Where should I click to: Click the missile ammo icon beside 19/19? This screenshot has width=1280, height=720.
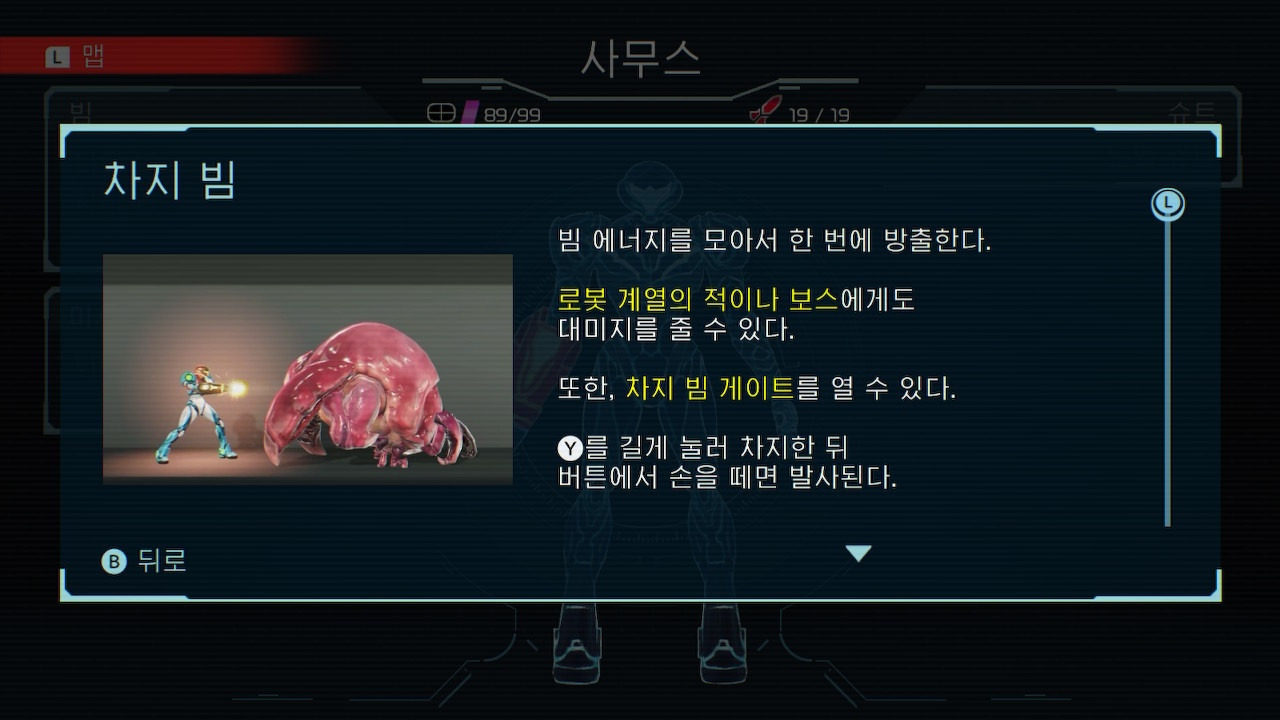coord(762,112)
